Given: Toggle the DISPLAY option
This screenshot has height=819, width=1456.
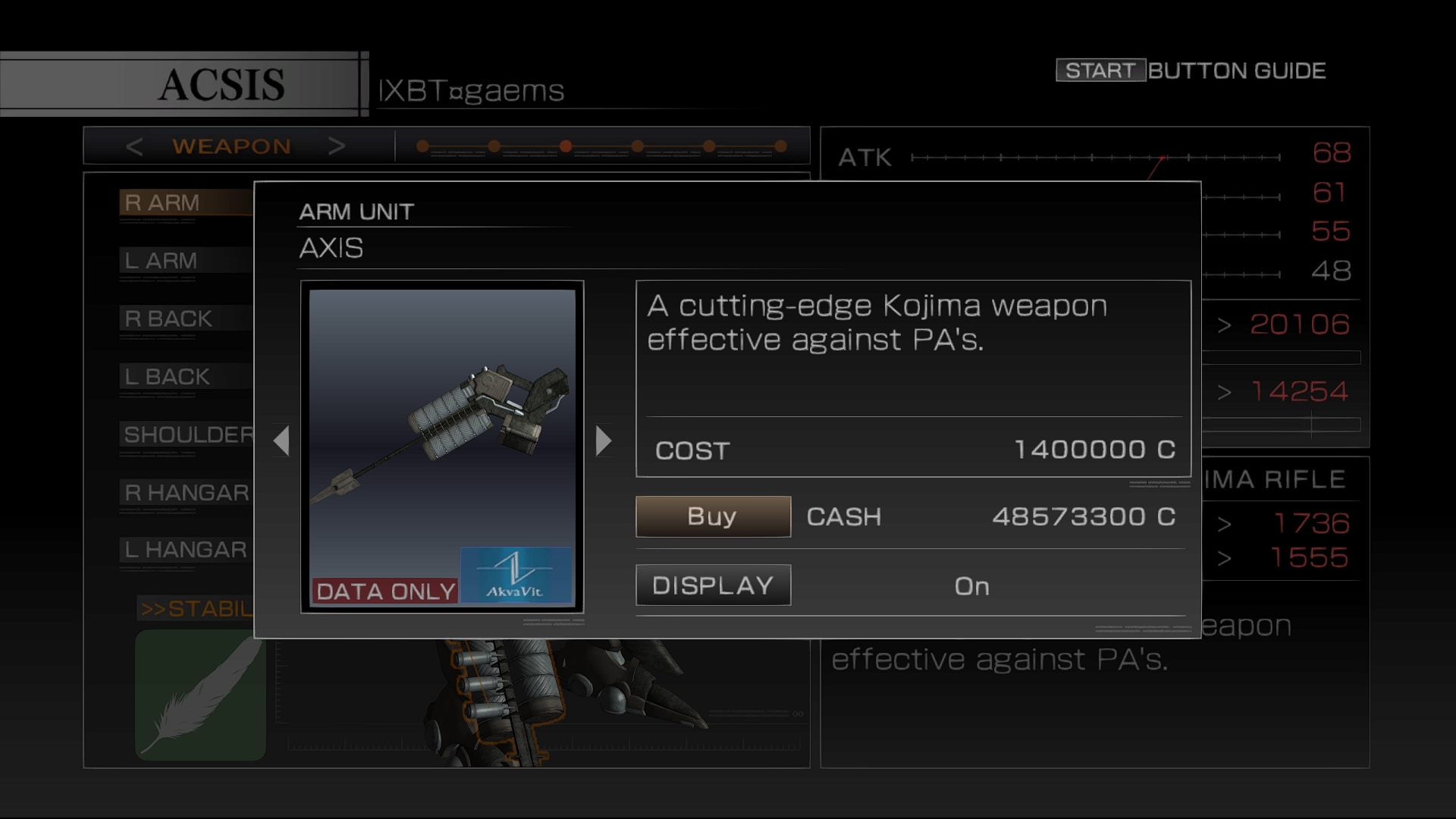Looking at the screenshot, I should 713,585.
